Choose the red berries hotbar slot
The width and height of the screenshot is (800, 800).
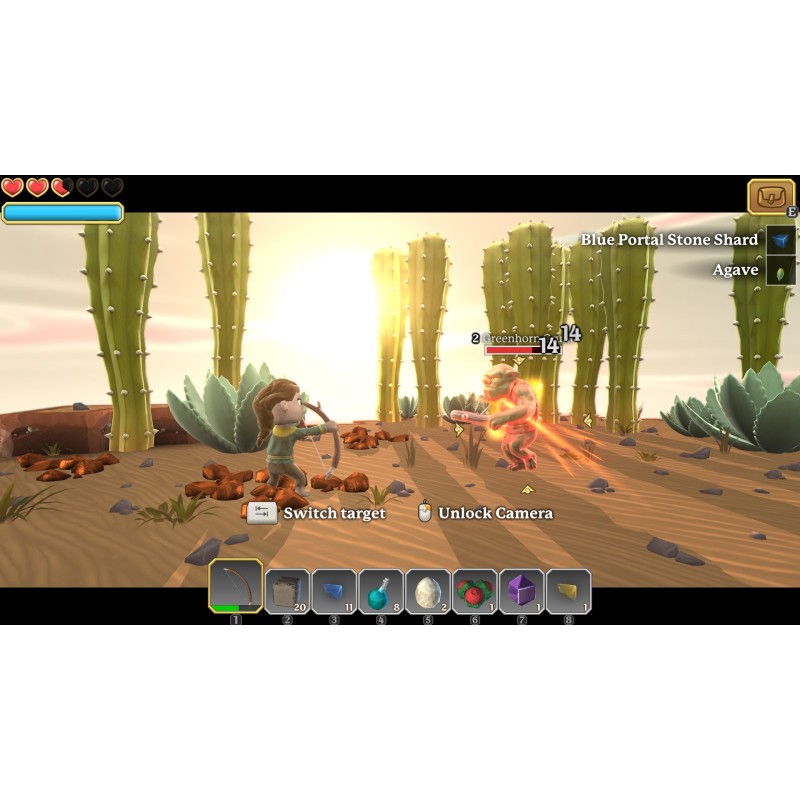475,591
